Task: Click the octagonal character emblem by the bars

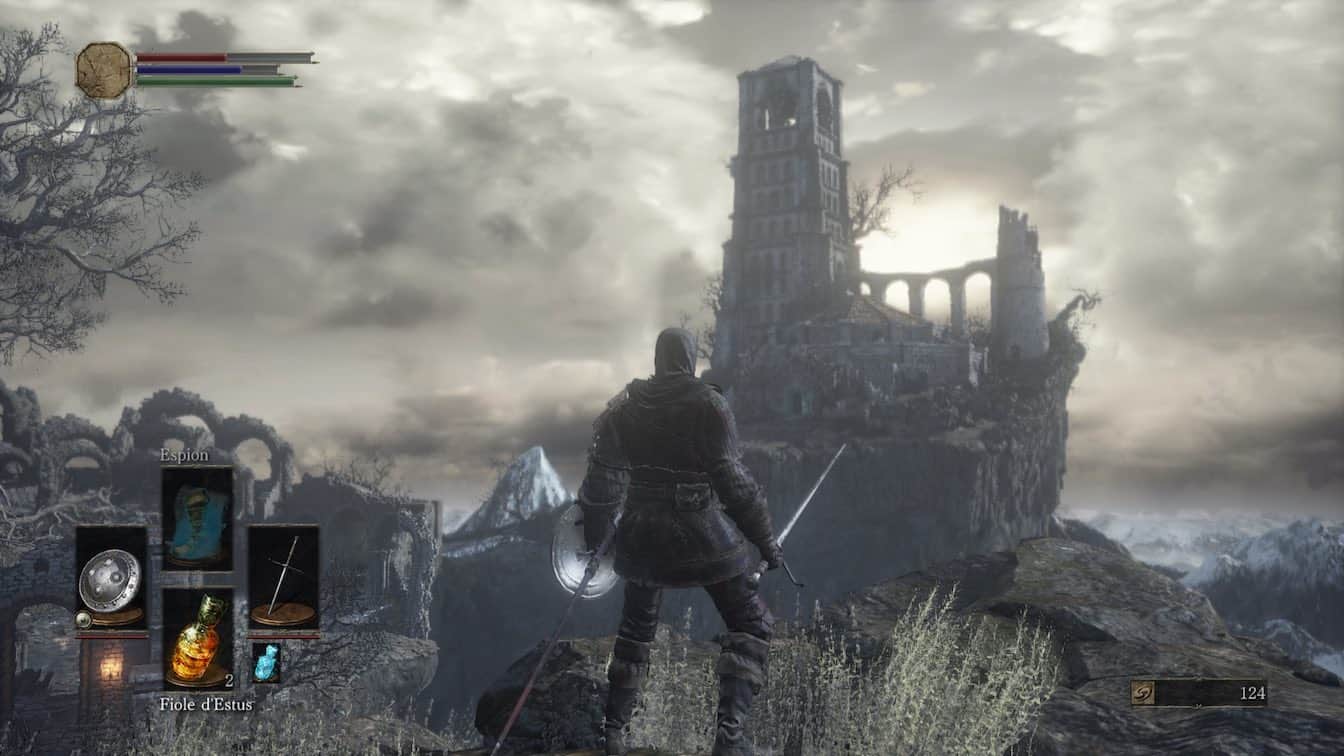Action: [104, 70]
